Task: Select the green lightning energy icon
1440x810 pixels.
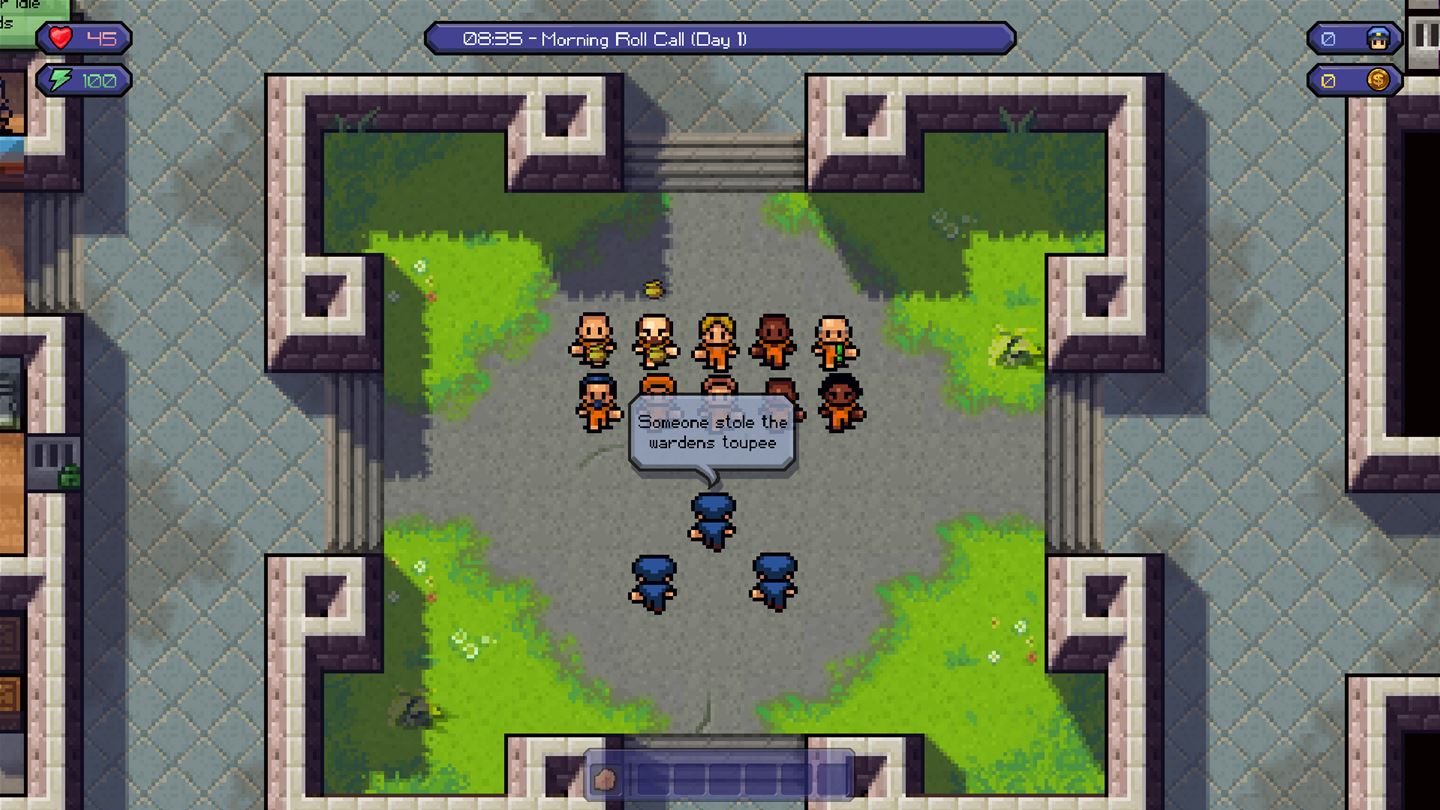Action: coord(57,80)
